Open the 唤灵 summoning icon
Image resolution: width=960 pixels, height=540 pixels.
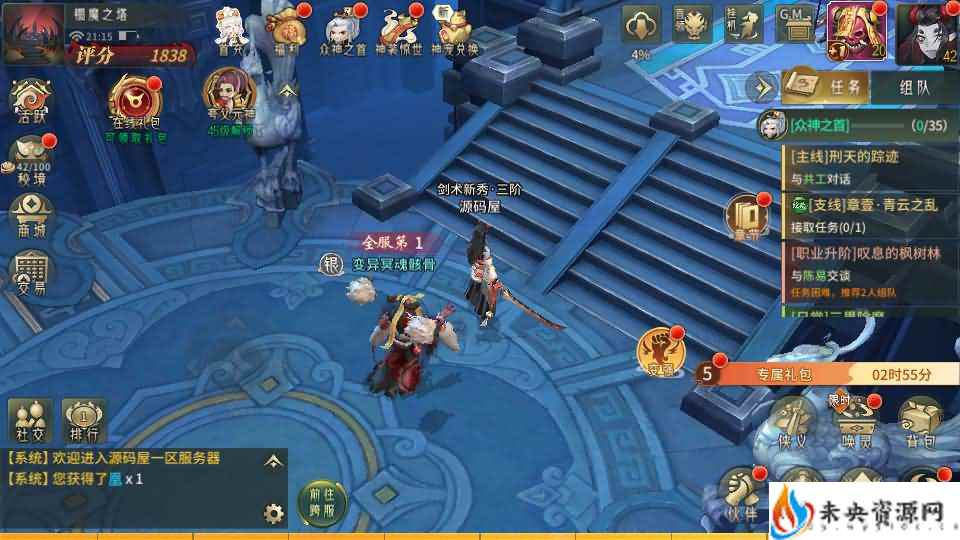click(855, 419)
